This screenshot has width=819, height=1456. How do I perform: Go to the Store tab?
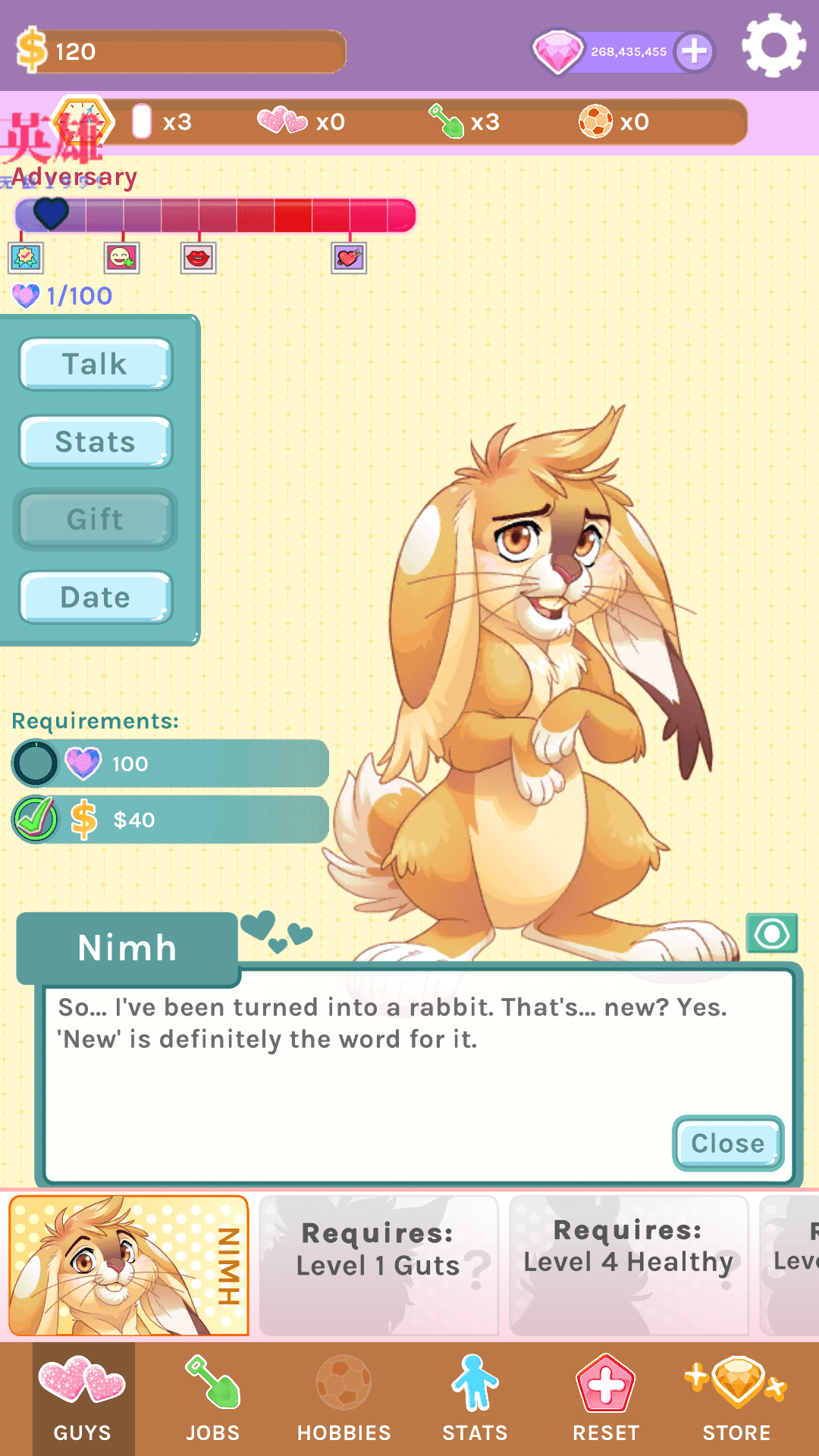point(736,1400)
